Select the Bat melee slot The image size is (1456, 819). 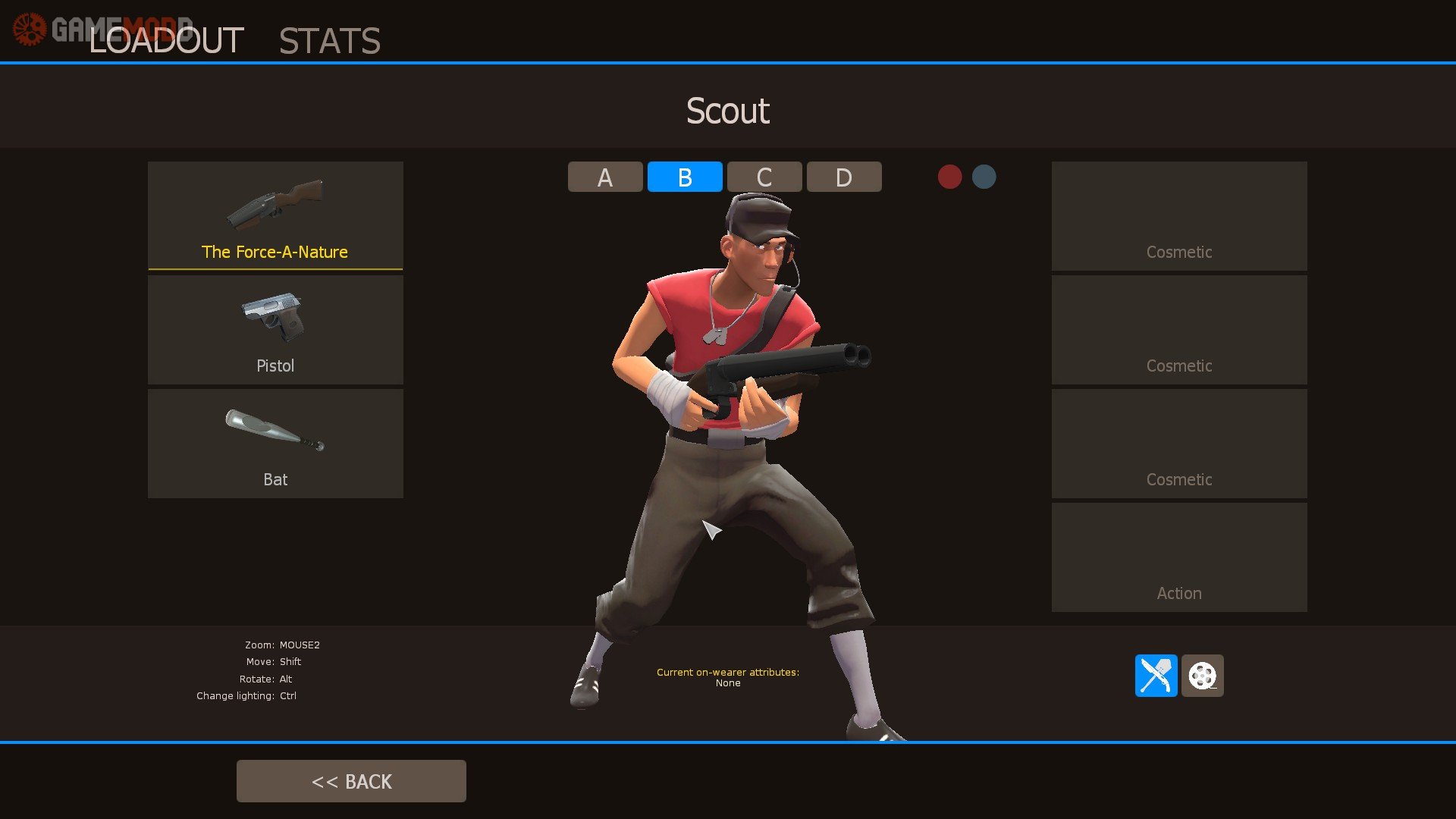click(275, 443)
